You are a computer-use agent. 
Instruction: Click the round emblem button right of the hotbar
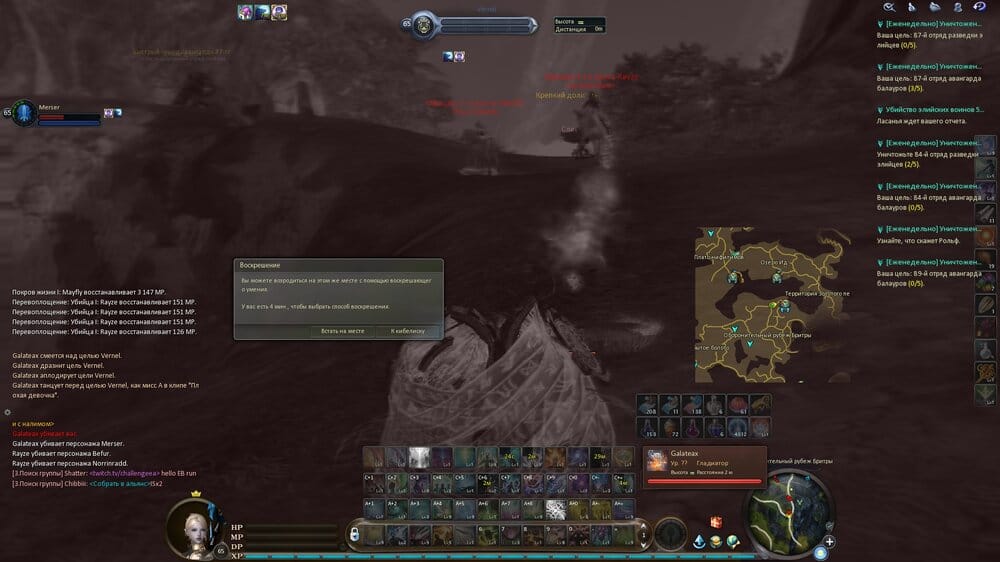[x=672, y=533]
